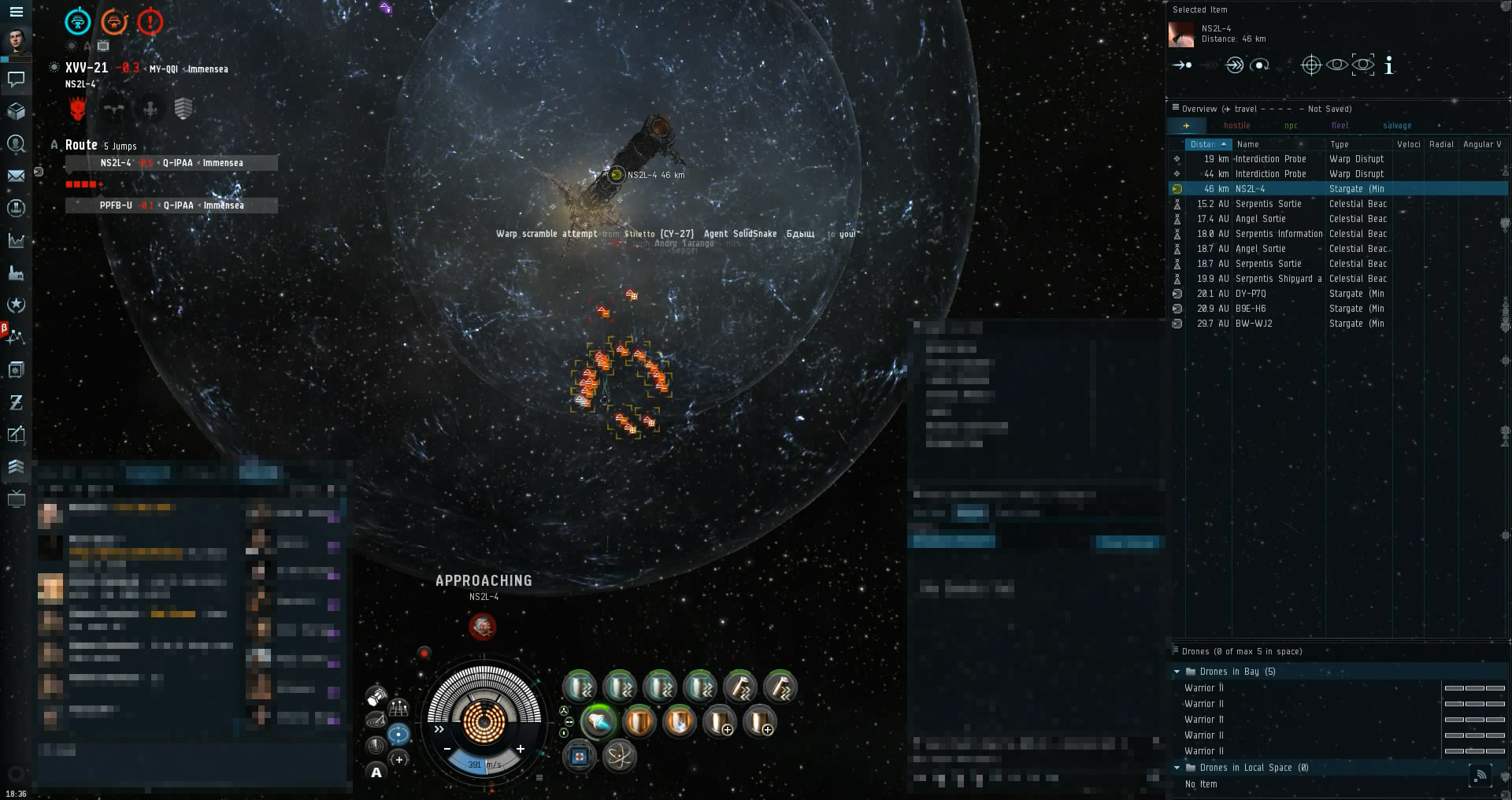The width and height of the screenshot is (1512, 800).
Task: Open the chat channels icon
Action: [x=16, y=79]
